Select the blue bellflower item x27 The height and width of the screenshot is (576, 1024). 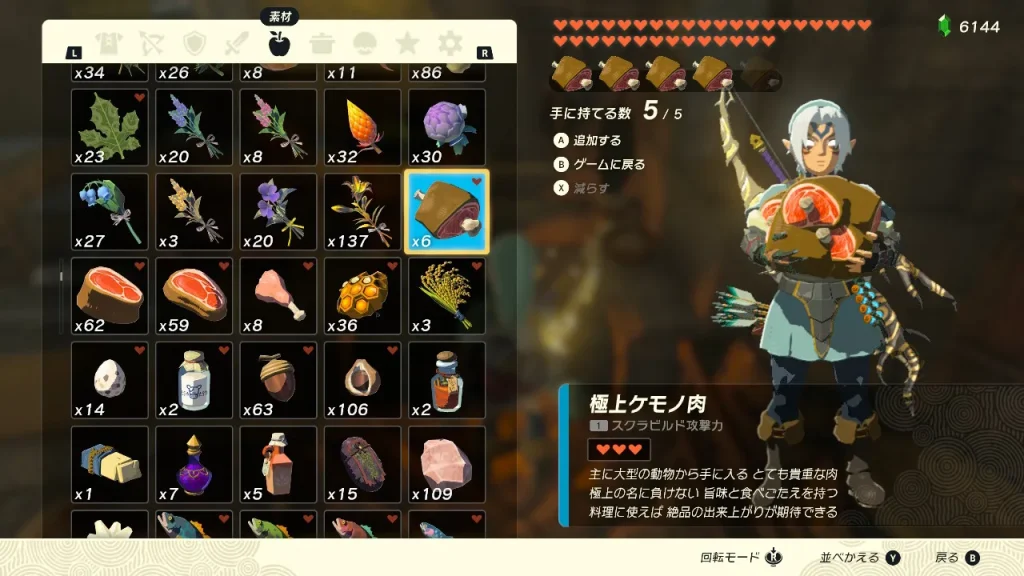110,211
